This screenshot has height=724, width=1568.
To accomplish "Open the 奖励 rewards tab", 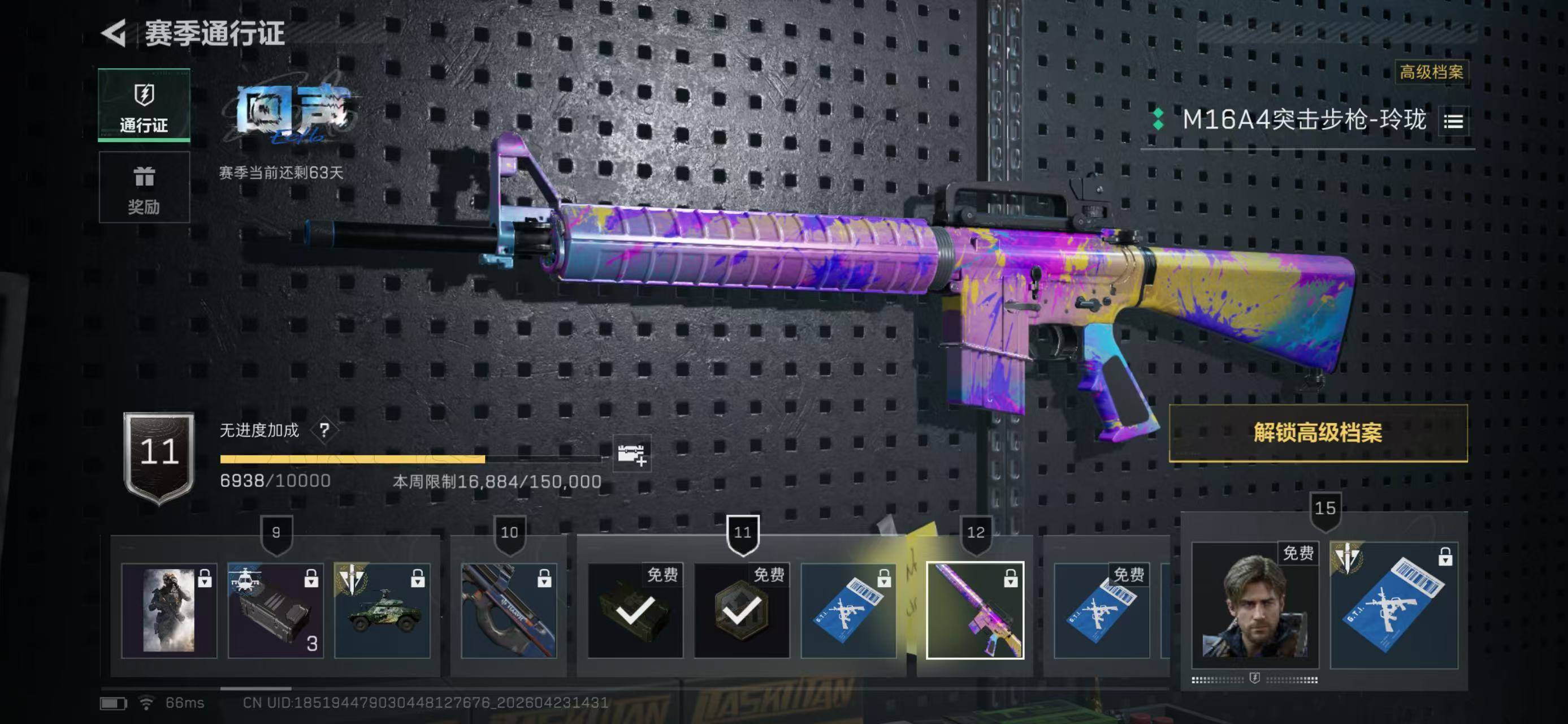I will click(144, 188).
